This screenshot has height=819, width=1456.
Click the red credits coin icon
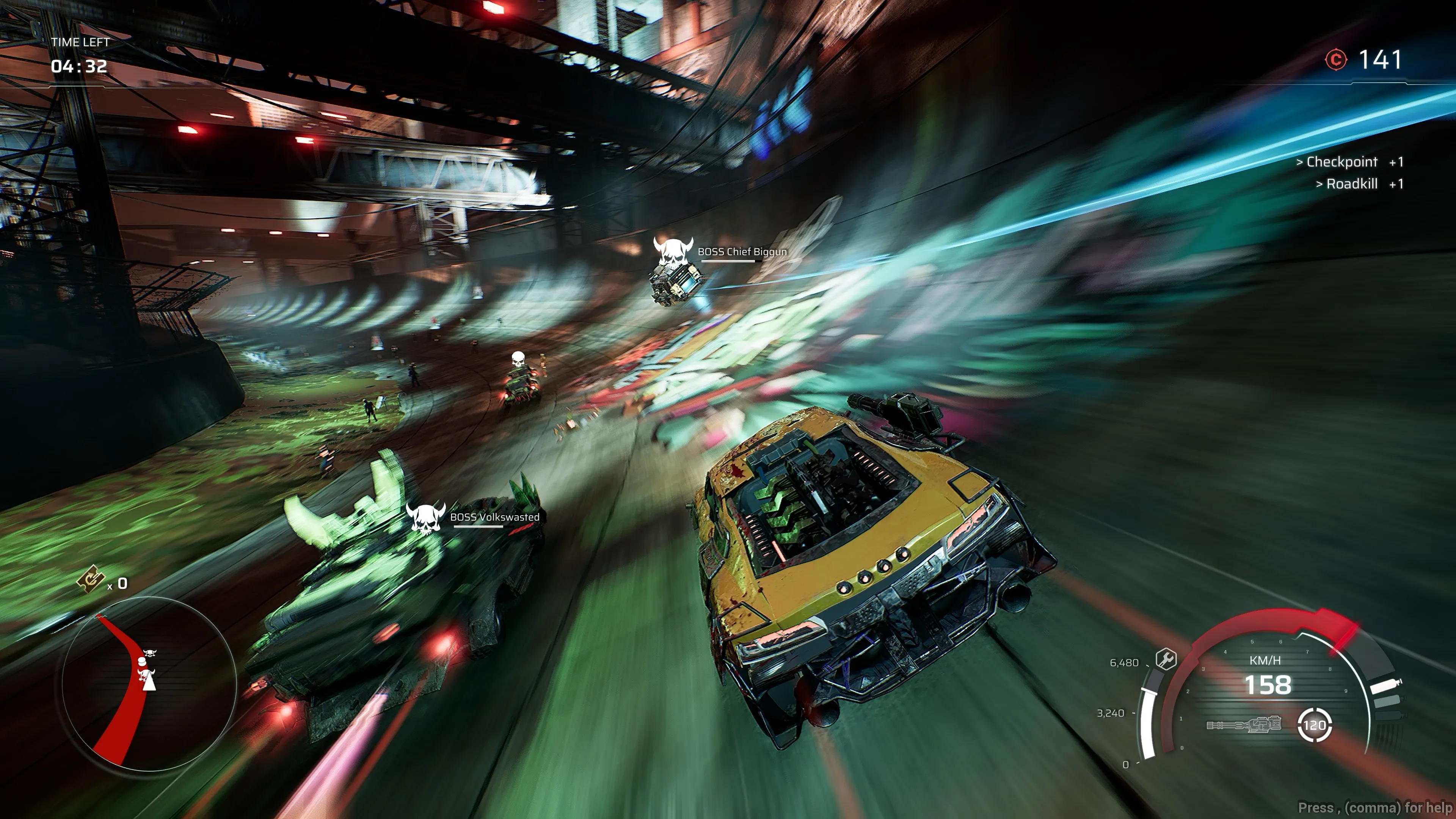tap(1336, 60)
